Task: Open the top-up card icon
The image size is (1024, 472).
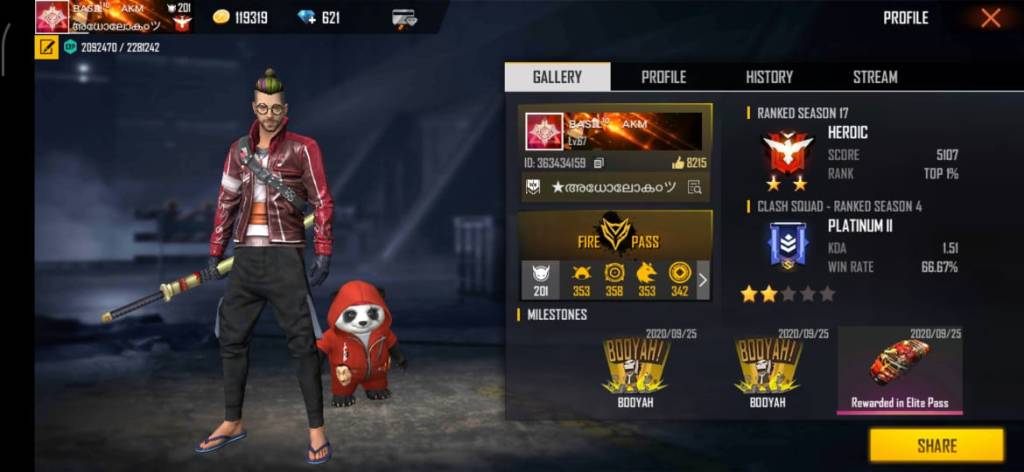Action: [x=404, y=18]
